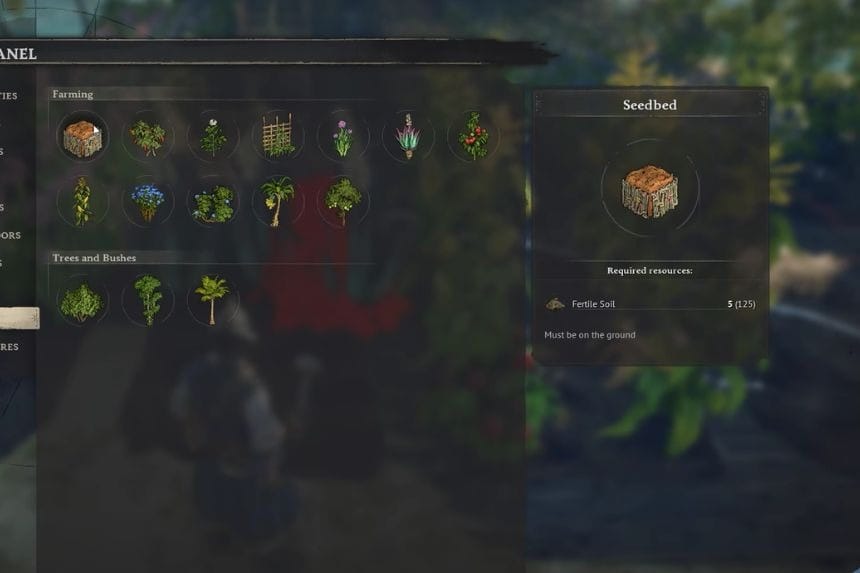Click the Fertile Soil required resource row
This screenshot has width=860, height=573.
650,304
